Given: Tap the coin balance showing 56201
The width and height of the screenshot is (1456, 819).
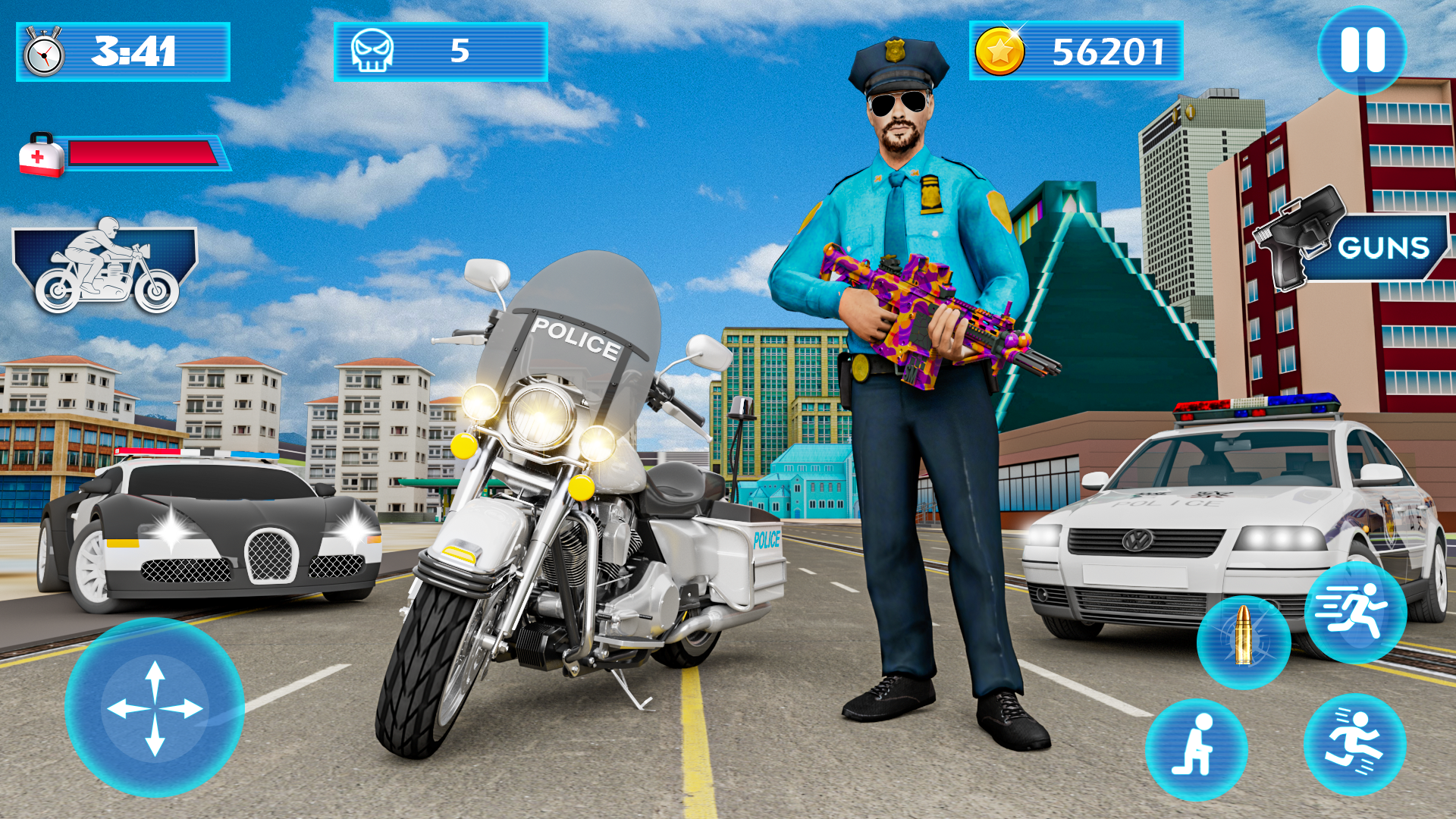Looking at the screenshot, I should click(x=1107, y=52).
